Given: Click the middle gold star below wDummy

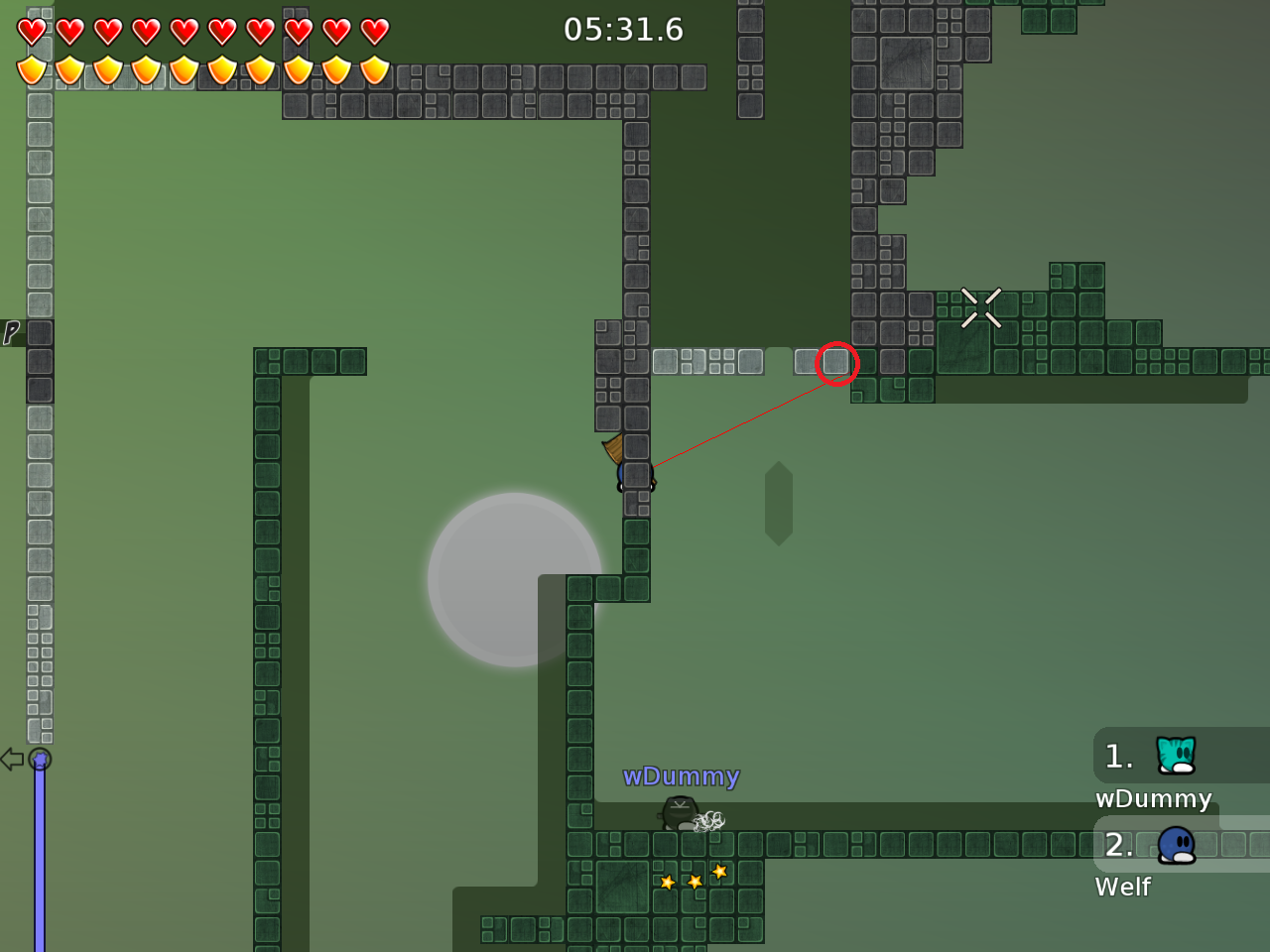Looking at the screenshot, I should (x=693, y=881).
